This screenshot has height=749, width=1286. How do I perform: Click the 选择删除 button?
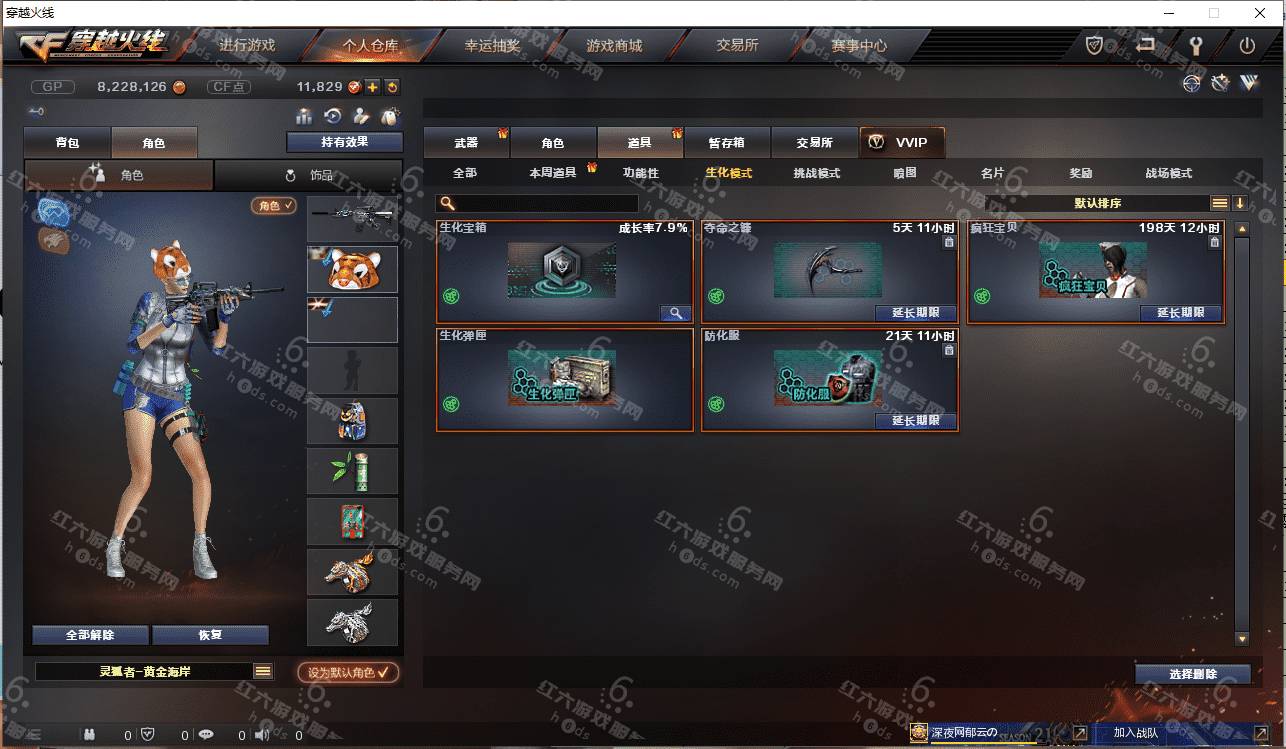[x=1192, y=674]
